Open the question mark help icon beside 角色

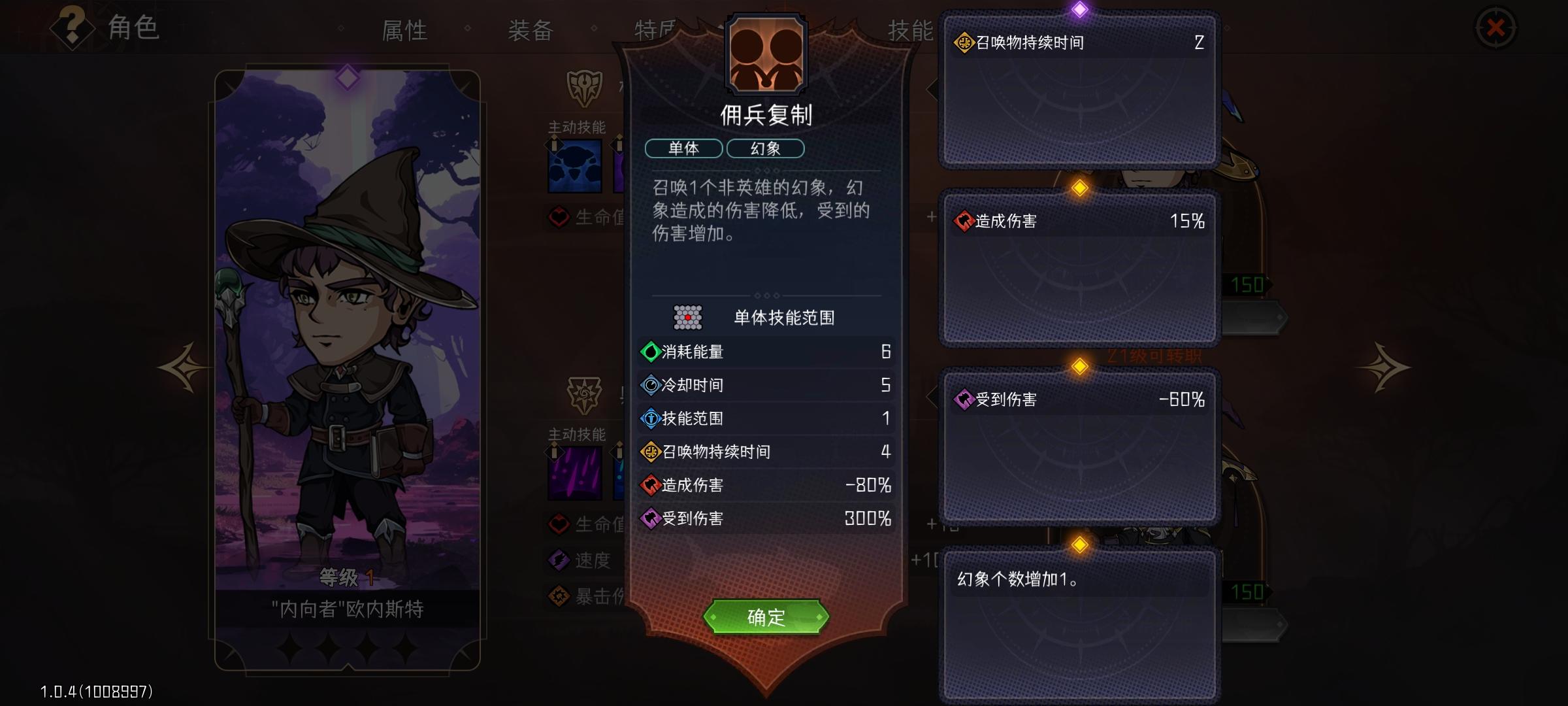coord(72,27)
